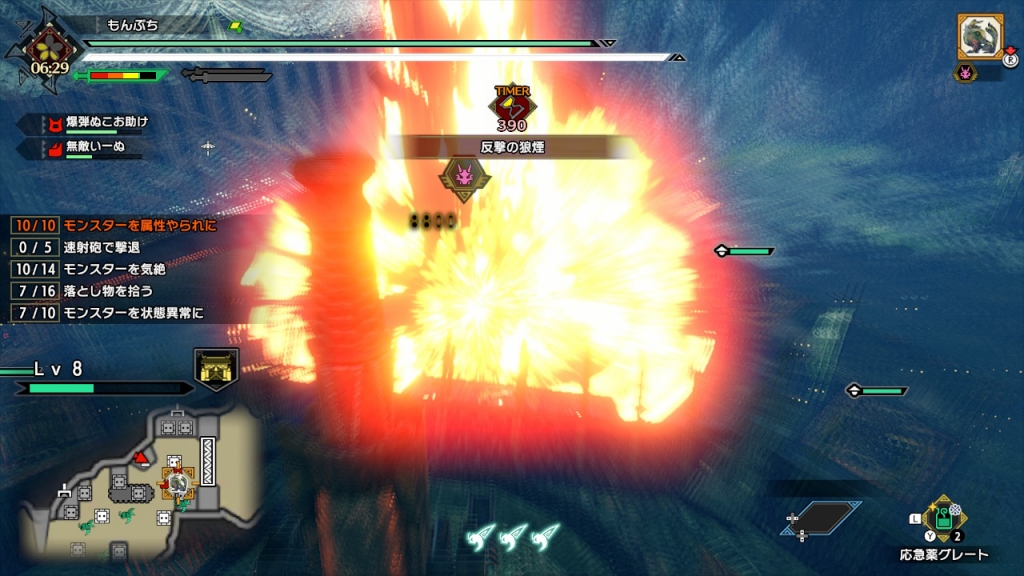Image resolution: width=1024 pixels, height=576 pixels.
Task: Select the 応急薬グレート item slot
Action: click(942, 521)
